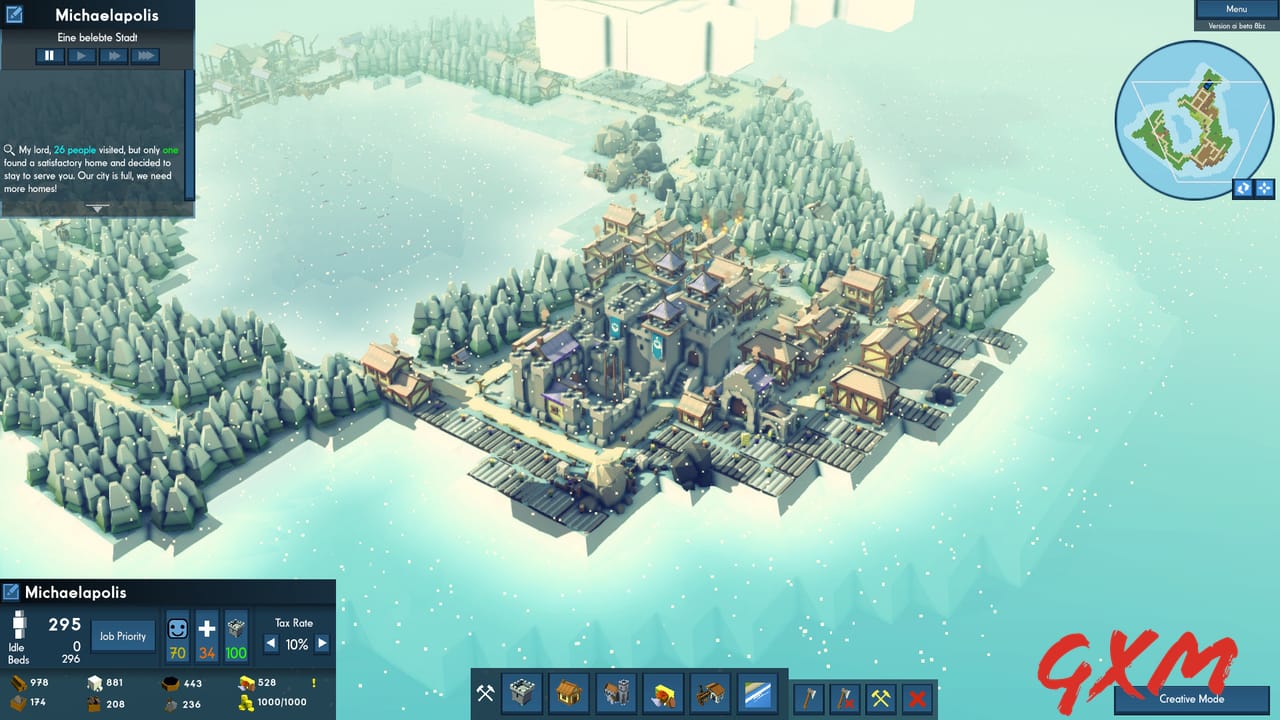Select the chop tree tool

tap(809, 696)
